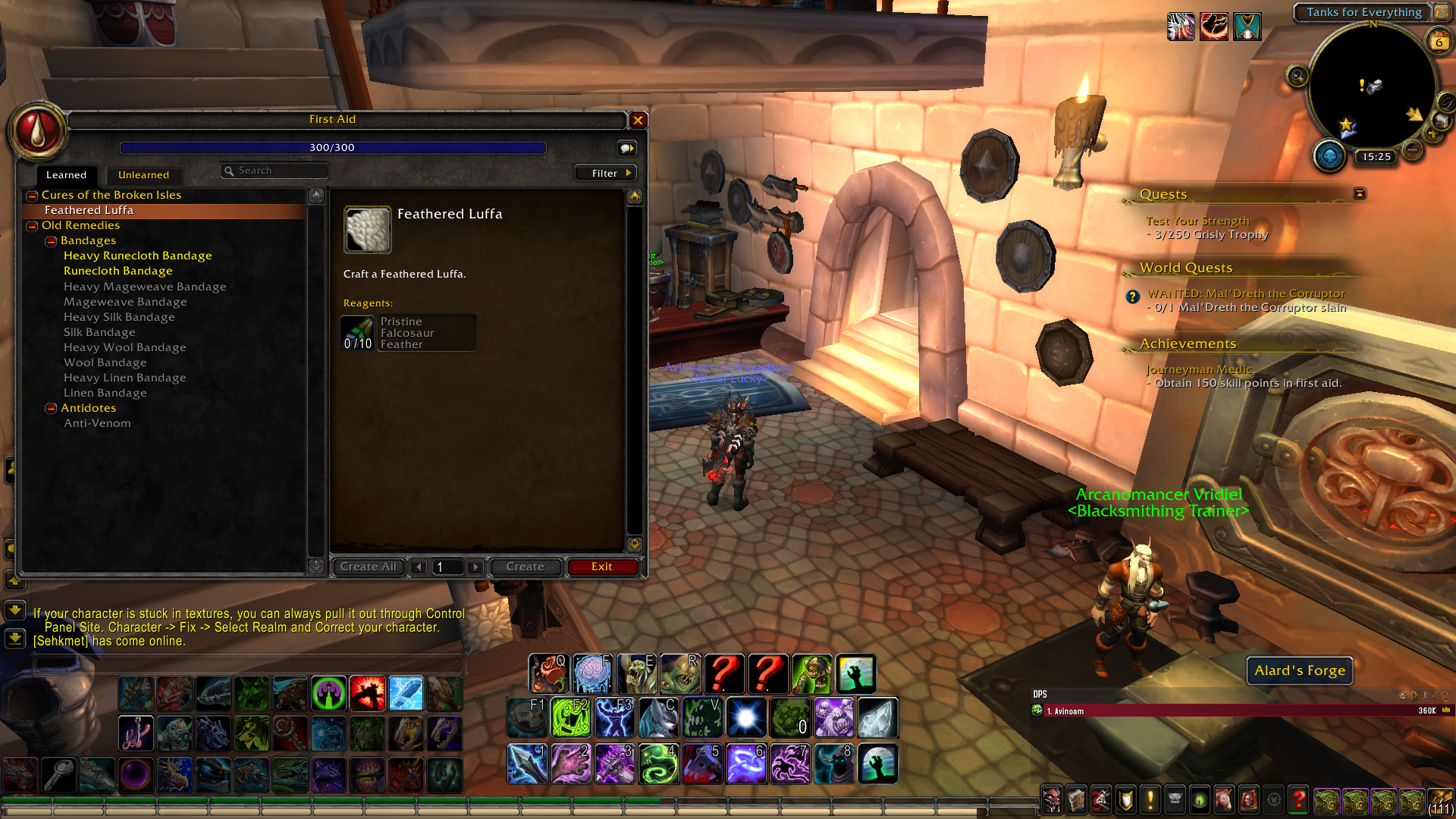Switch to the Unlearned tab

(x=143, y=175)
